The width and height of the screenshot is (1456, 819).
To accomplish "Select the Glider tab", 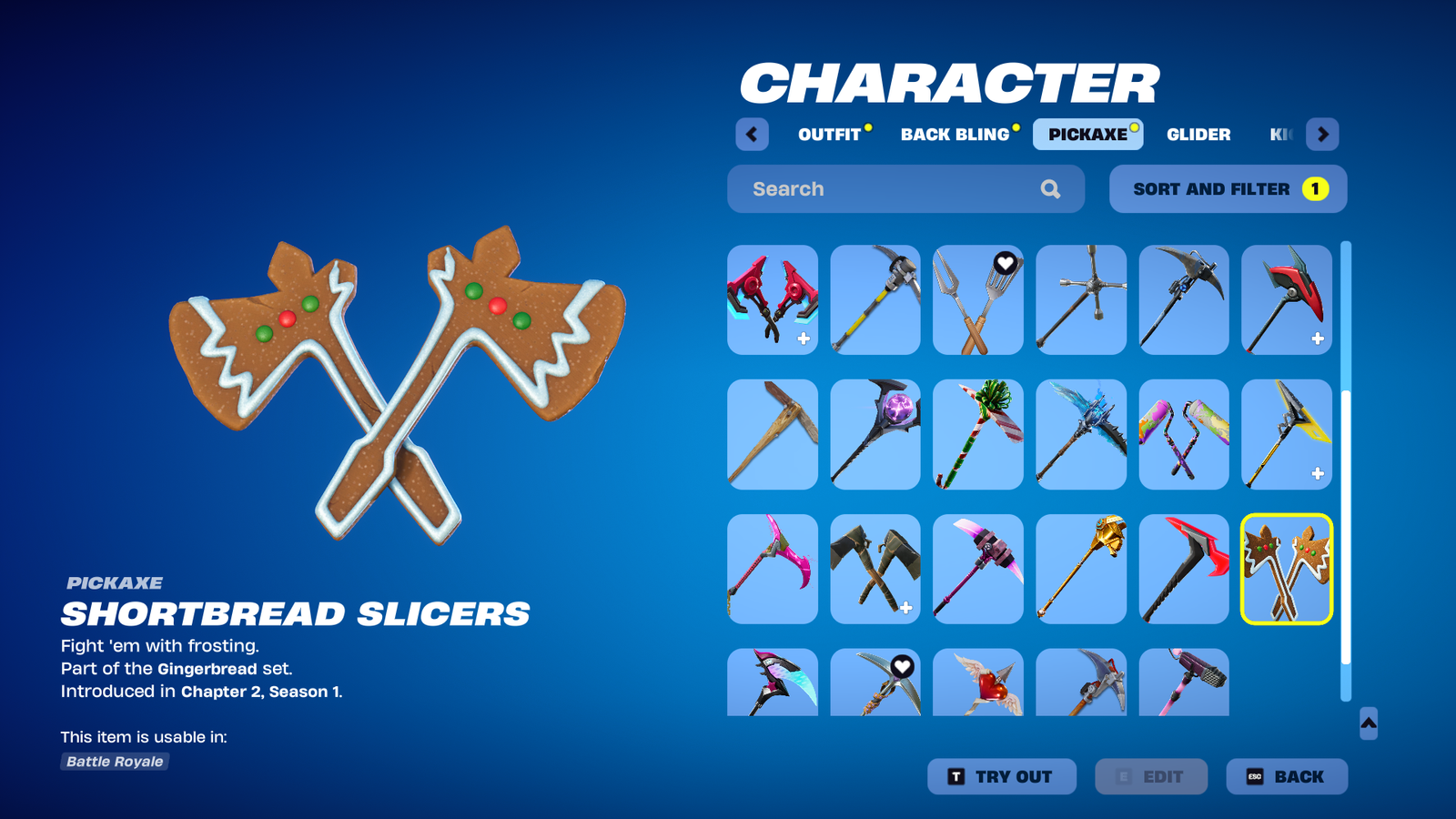I will [x=1198, y=135].
